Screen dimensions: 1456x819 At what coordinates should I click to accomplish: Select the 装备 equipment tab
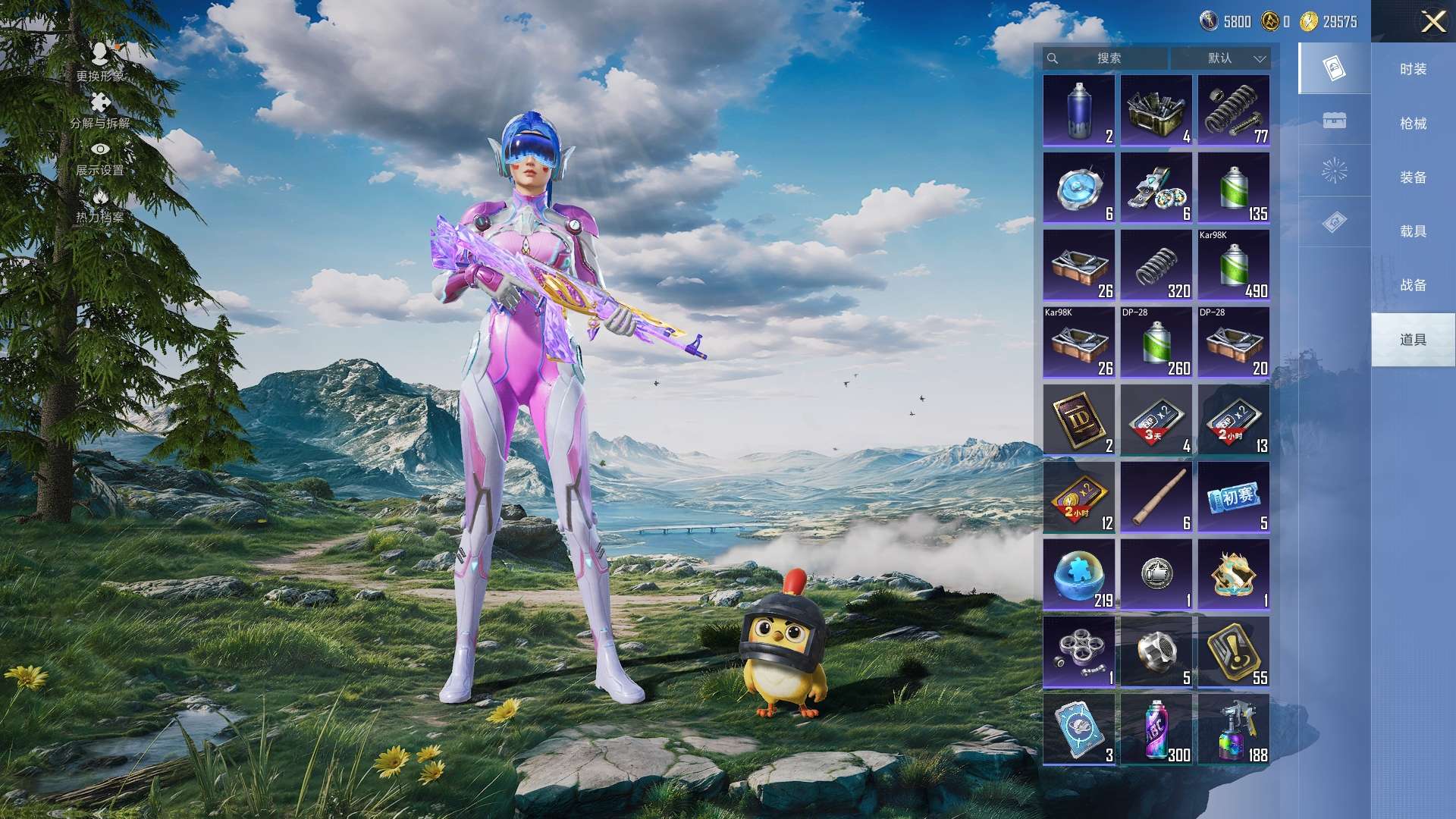click(x=1413, y=177)
